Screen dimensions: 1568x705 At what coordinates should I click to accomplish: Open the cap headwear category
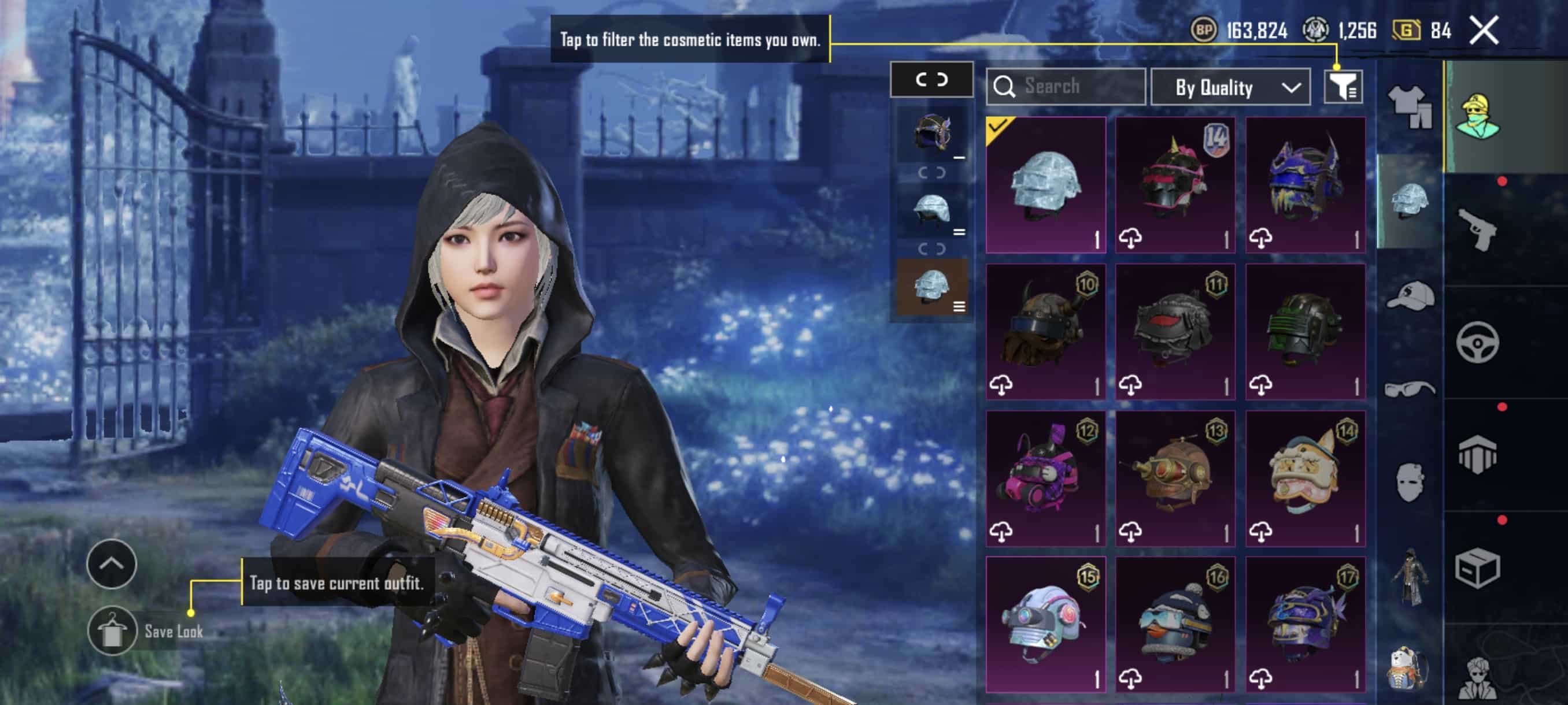pyautogui.click(x=1410, y=296)
